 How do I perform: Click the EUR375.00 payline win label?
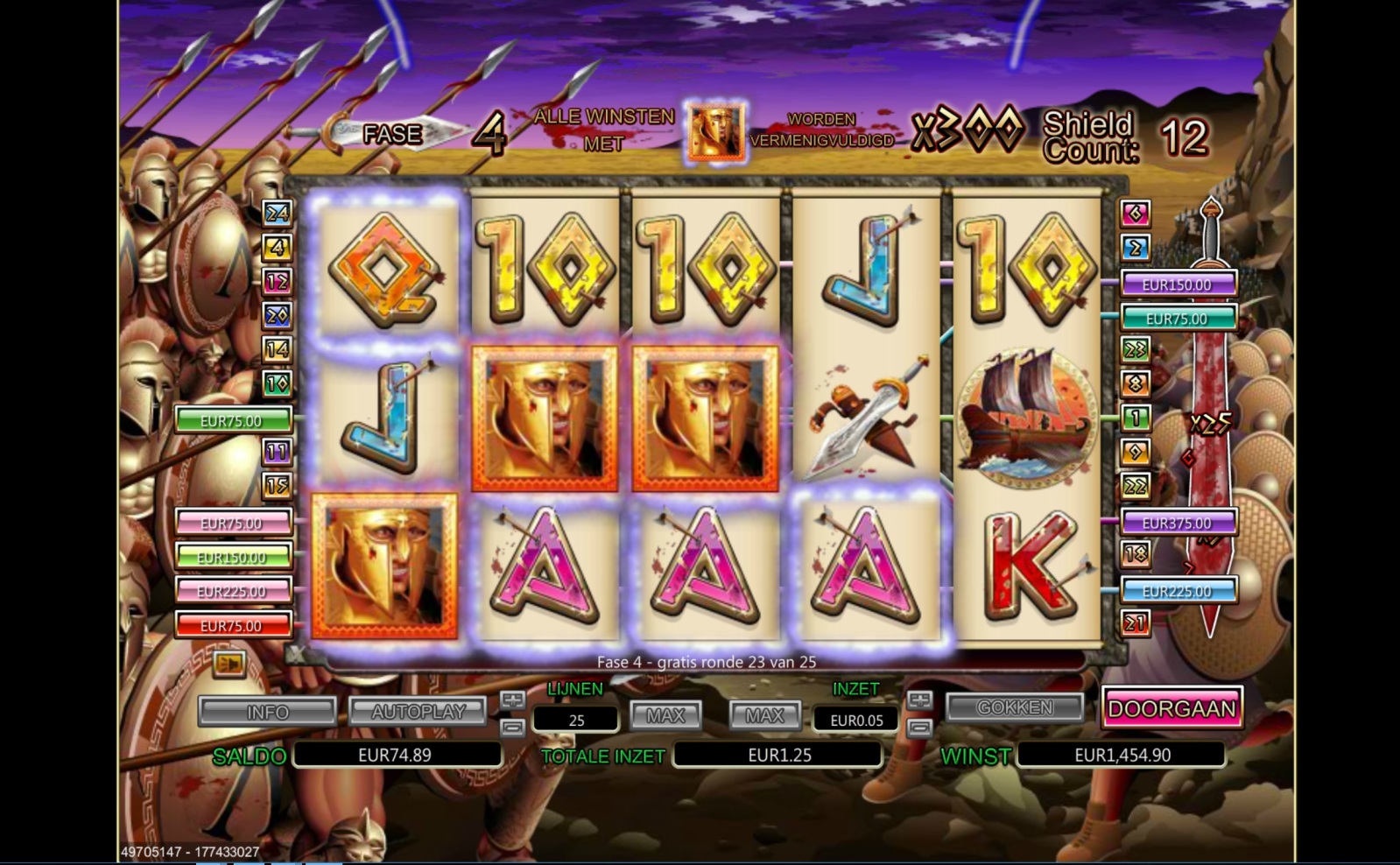click(1177, 523)
